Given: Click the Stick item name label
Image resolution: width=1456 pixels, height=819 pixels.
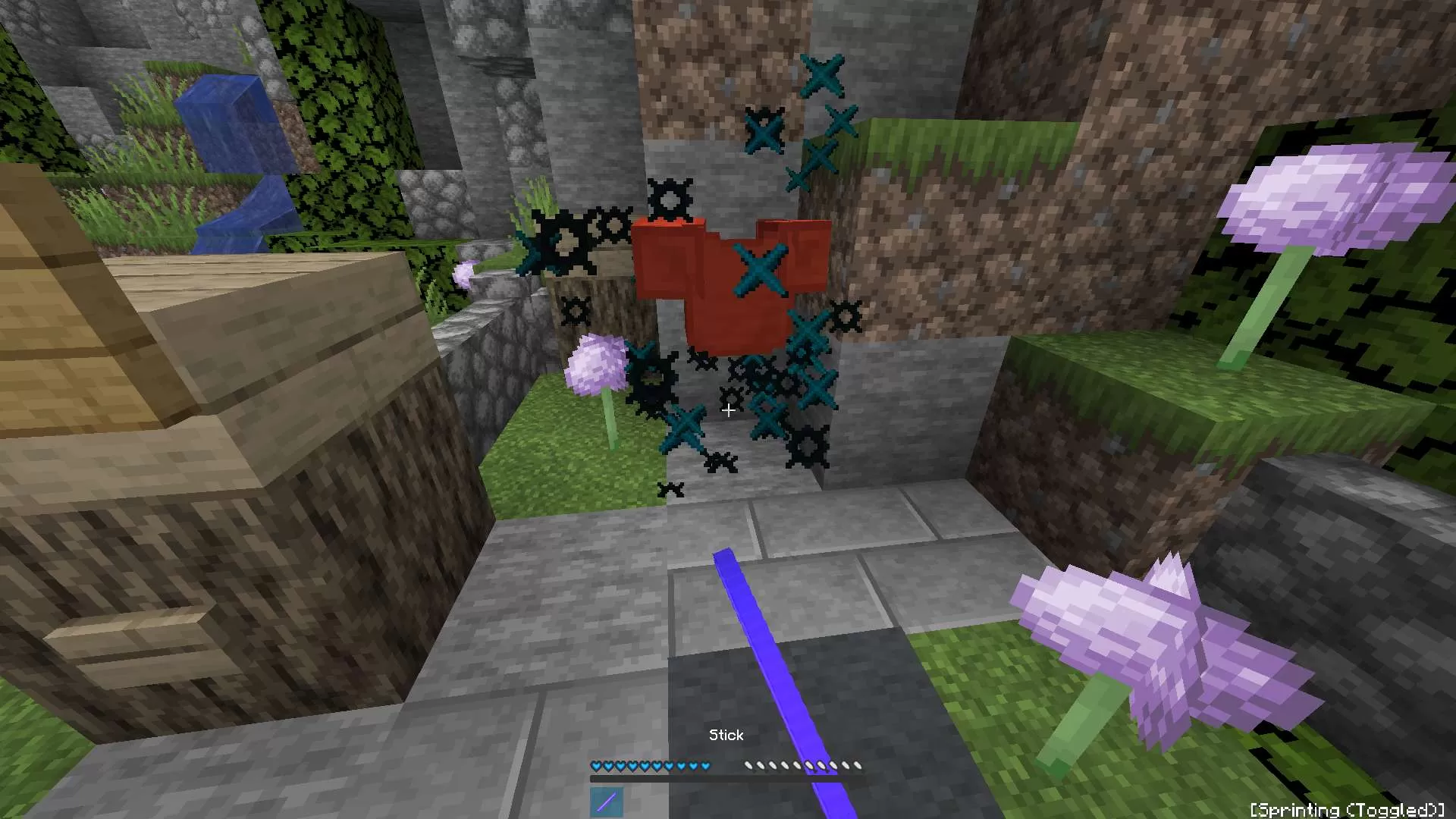Looking at the screenshot, I should click(726, 734).
